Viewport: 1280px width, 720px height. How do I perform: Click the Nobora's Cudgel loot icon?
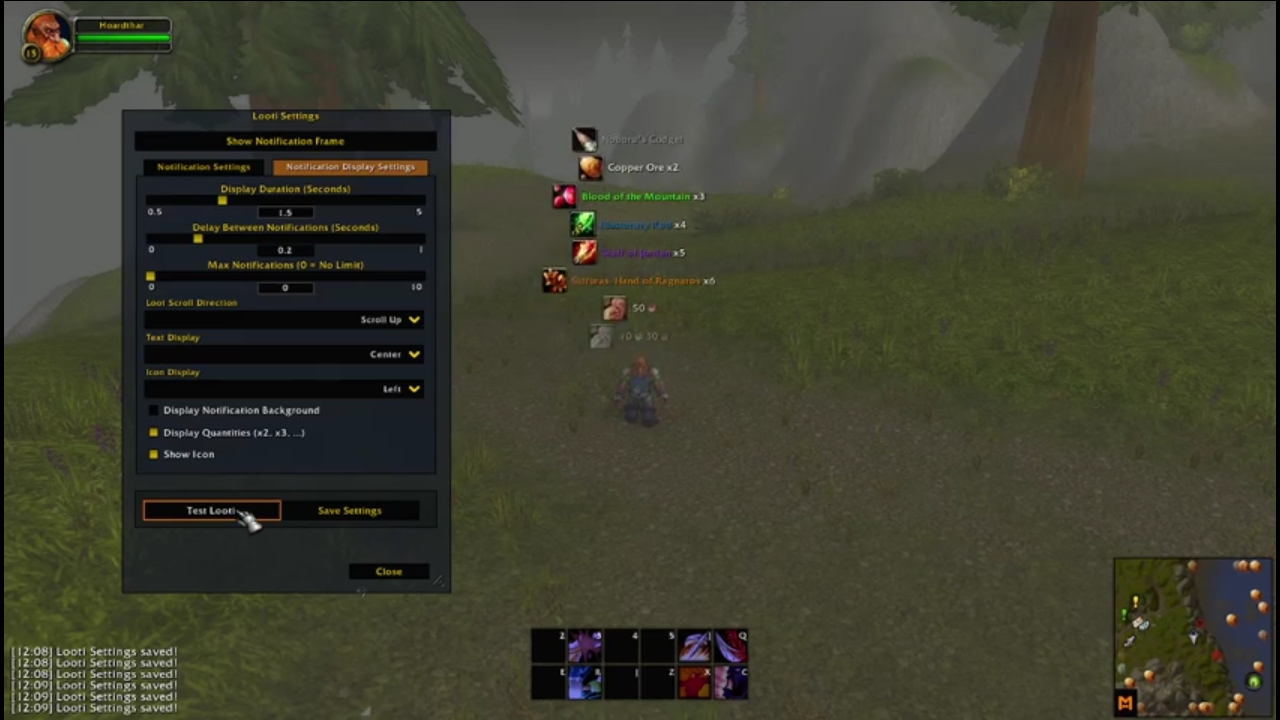584,139
